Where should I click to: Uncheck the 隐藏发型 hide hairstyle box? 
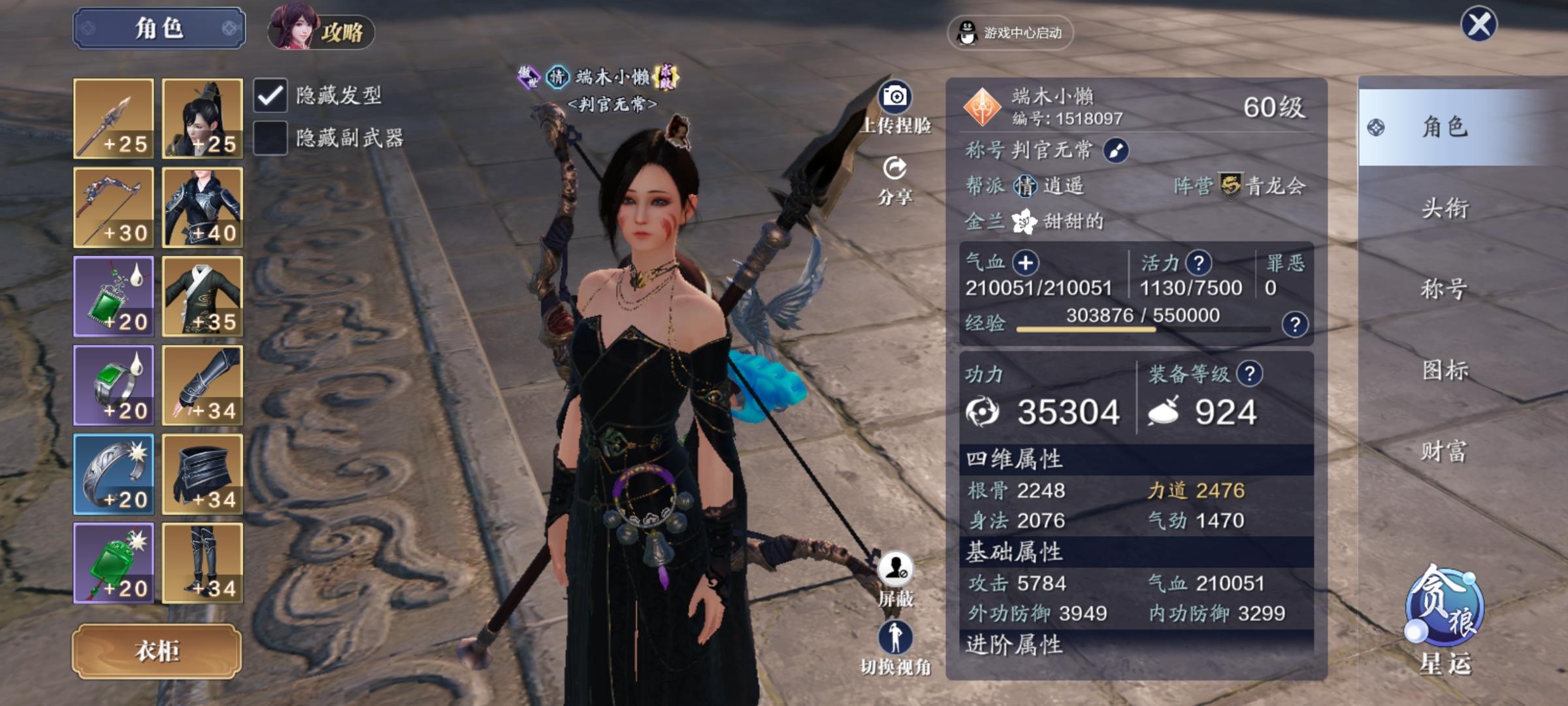270,96
